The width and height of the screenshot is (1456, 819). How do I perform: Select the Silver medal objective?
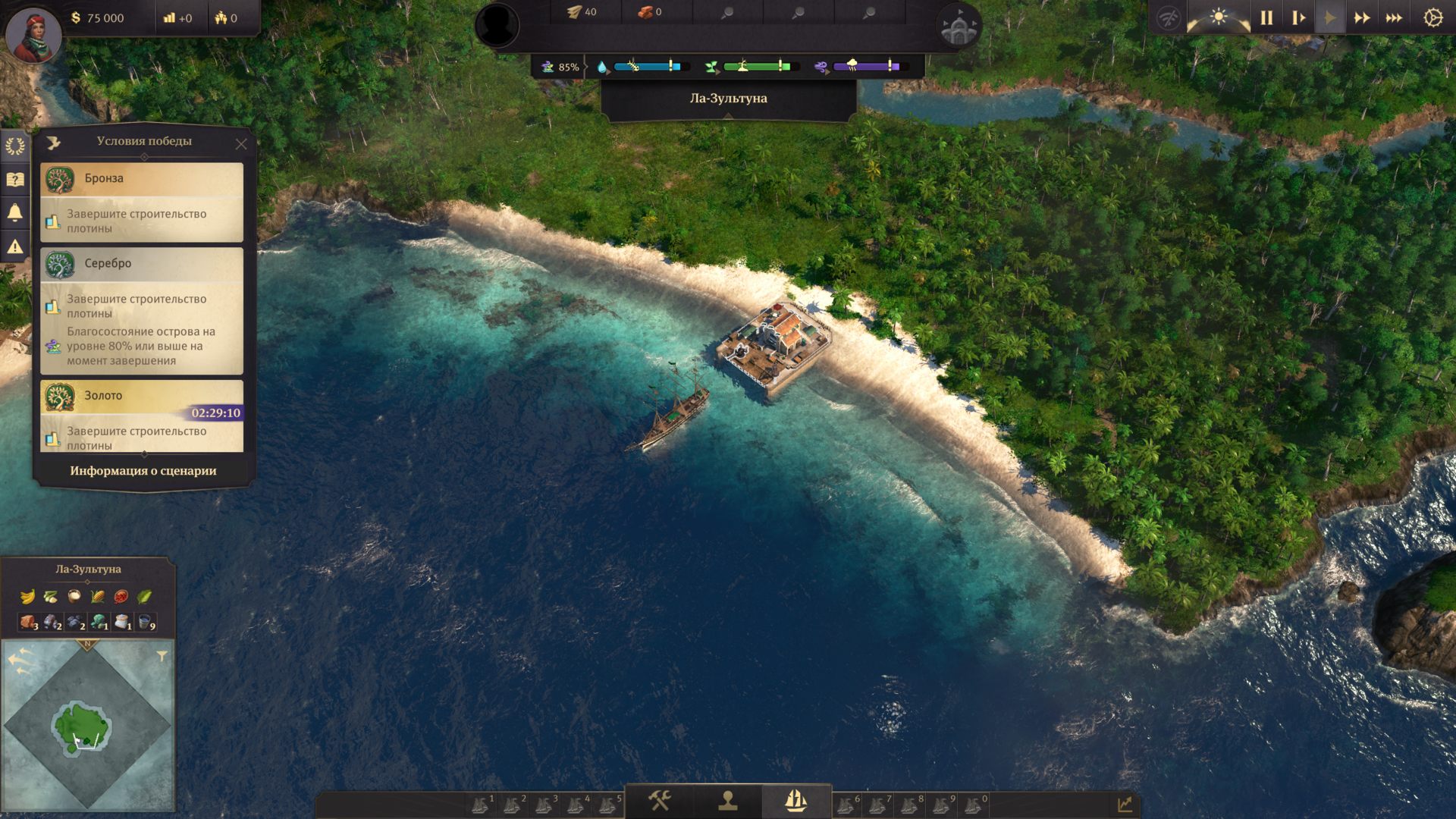point(142,264)
